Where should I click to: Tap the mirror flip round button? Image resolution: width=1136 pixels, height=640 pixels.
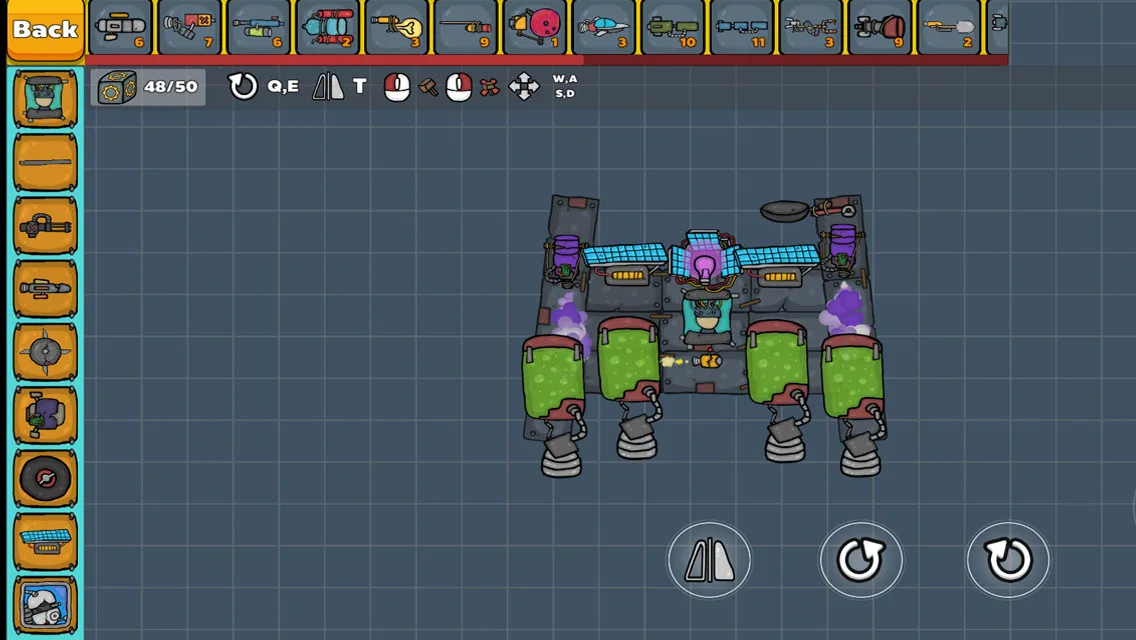pos(709,560)
